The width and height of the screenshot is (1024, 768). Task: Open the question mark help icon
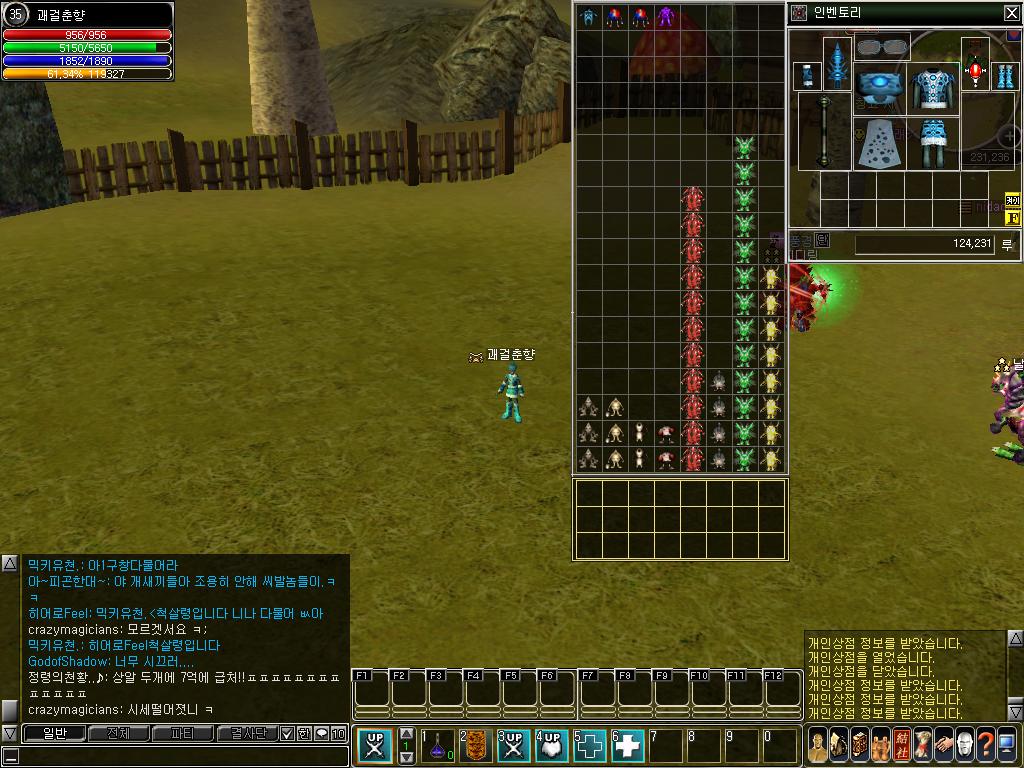986,745
